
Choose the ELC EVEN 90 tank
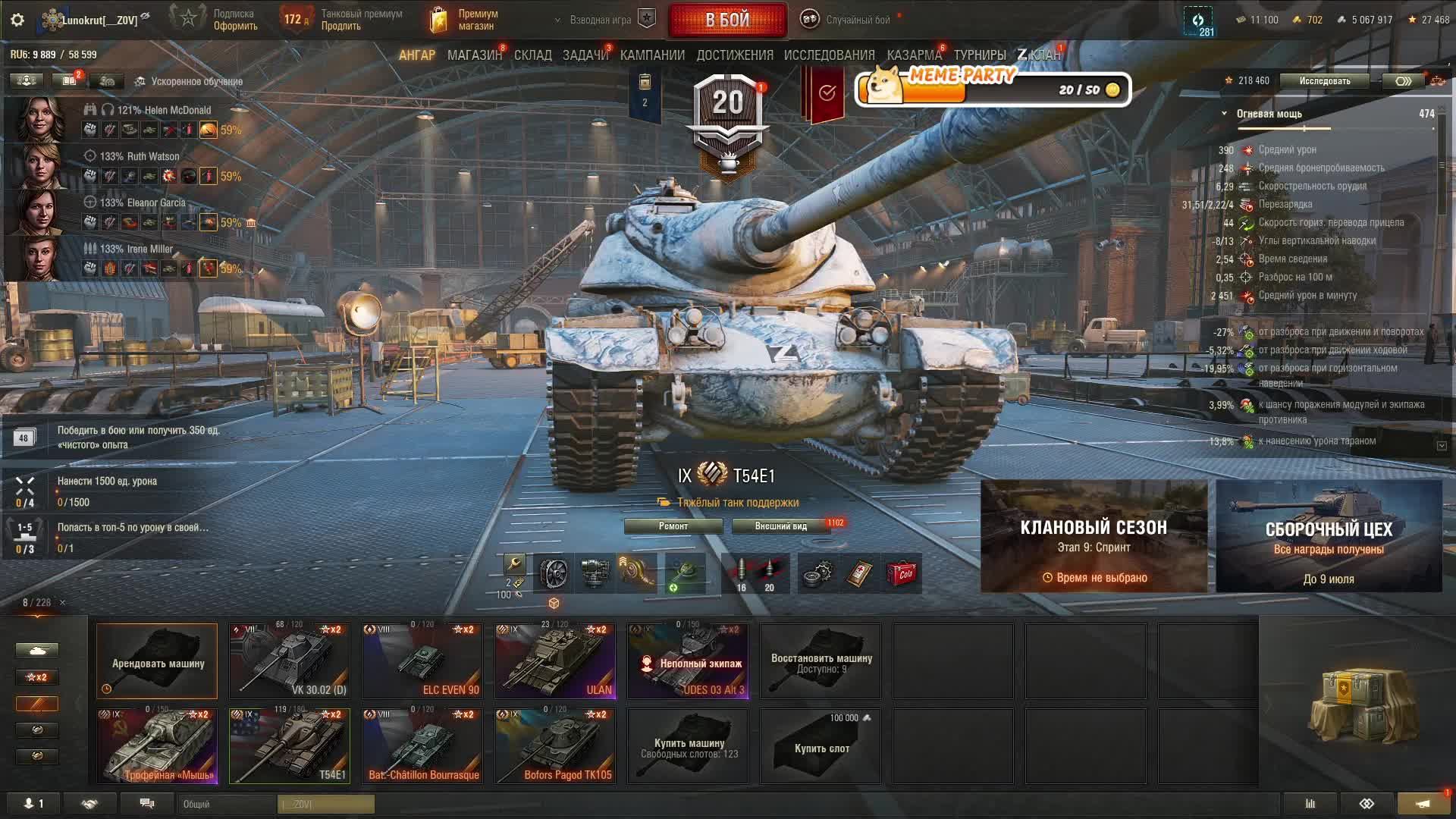click(x=422, y=661)
